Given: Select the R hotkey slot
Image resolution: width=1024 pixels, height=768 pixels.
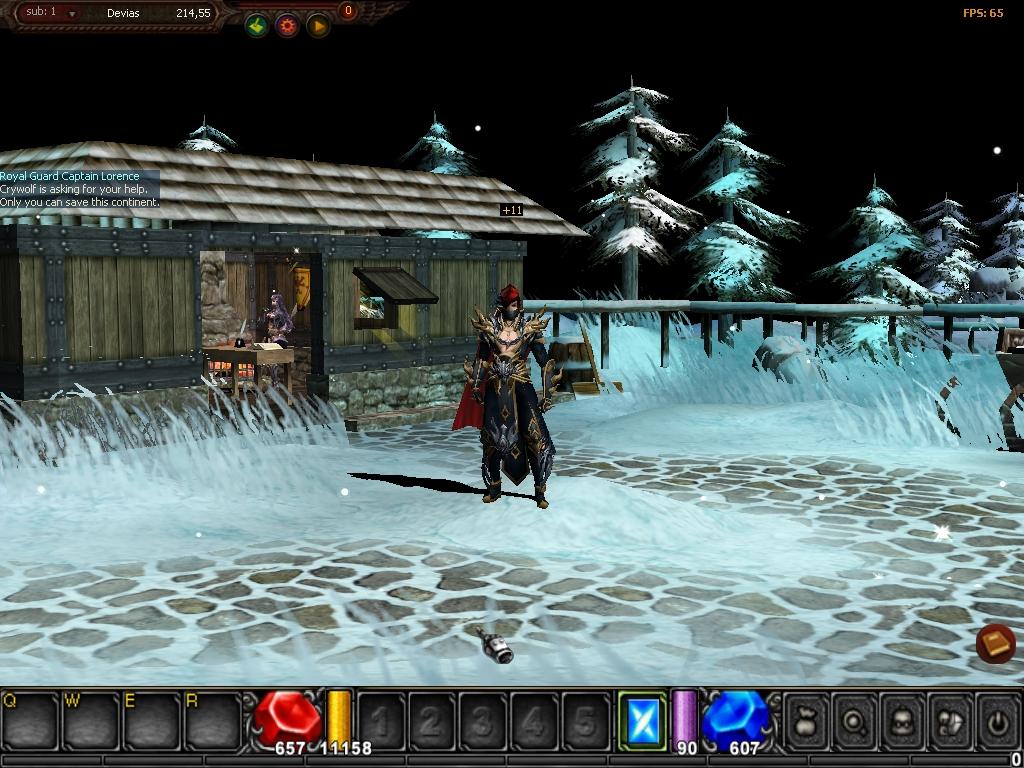Looking at the screenshot, I should 212,719.
